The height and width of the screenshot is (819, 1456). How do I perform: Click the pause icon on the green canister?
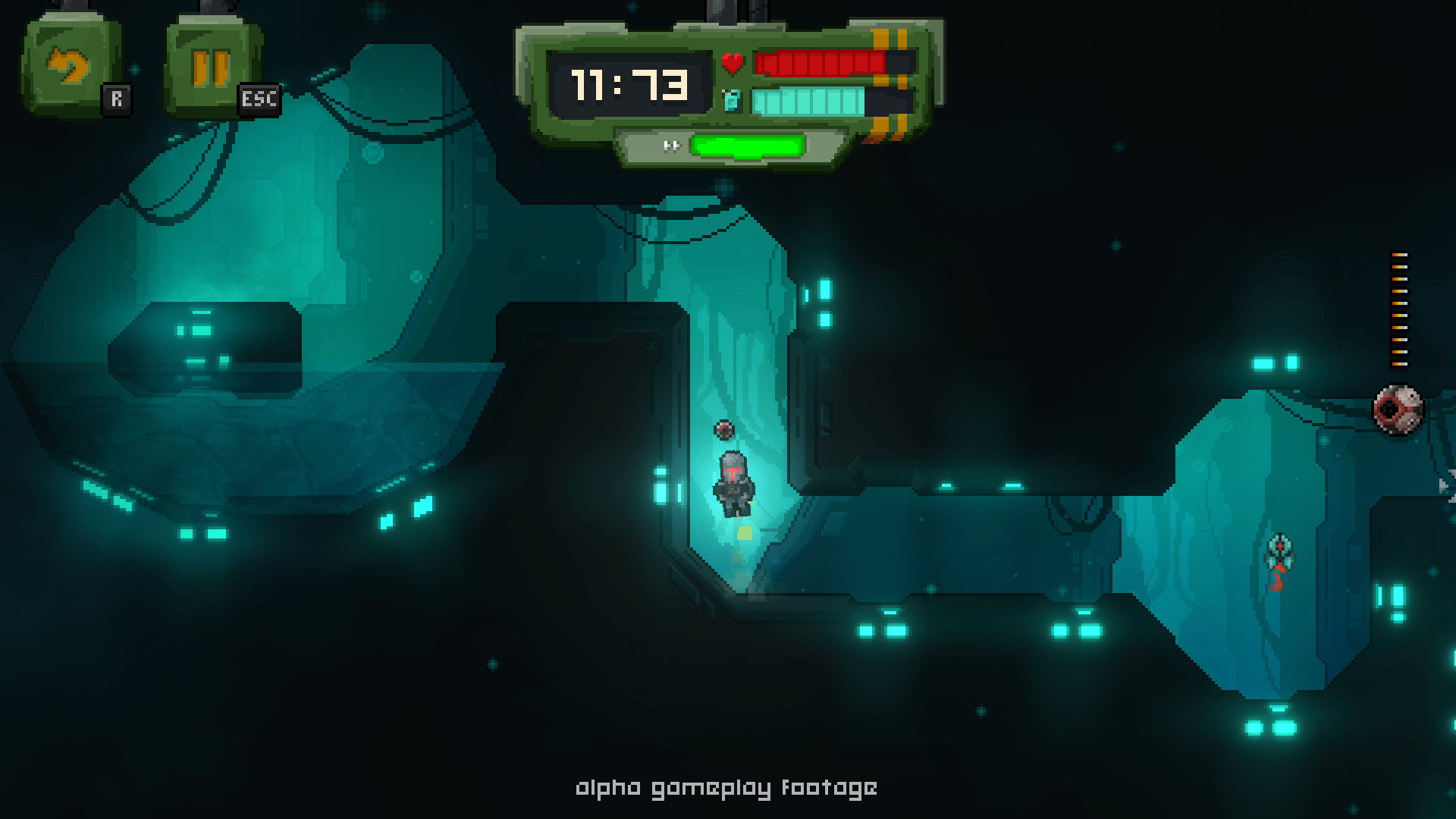pyautogui.click(x=209, y=68)
